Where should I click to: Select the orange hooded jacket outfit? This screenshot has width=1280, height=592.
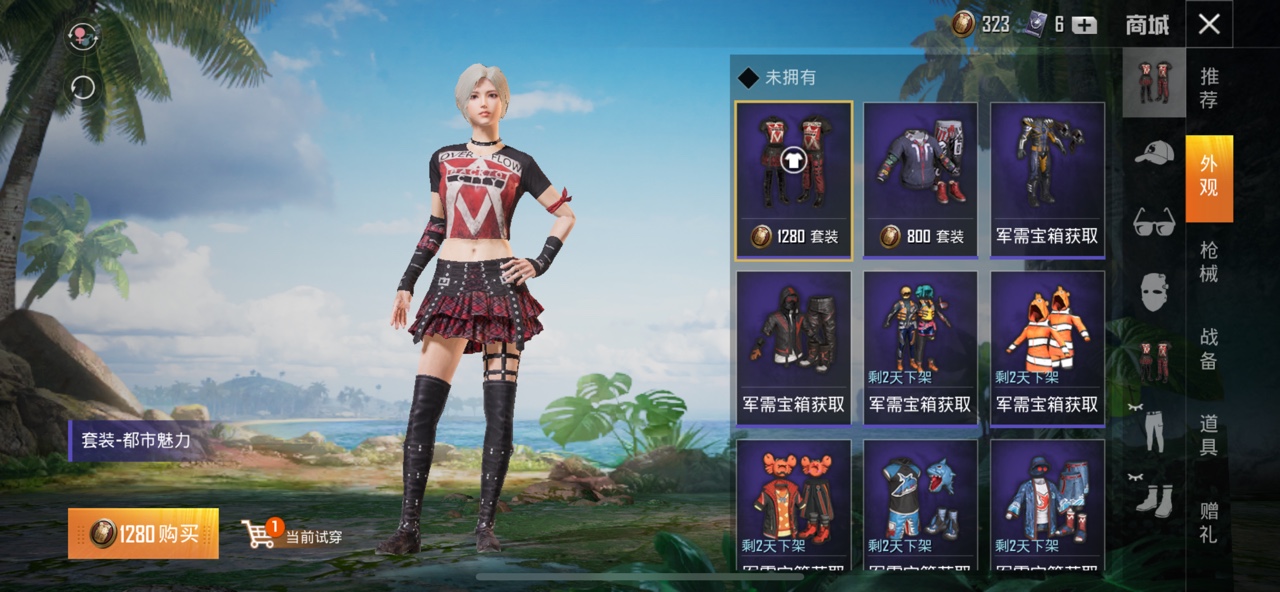pos(1047,348)
